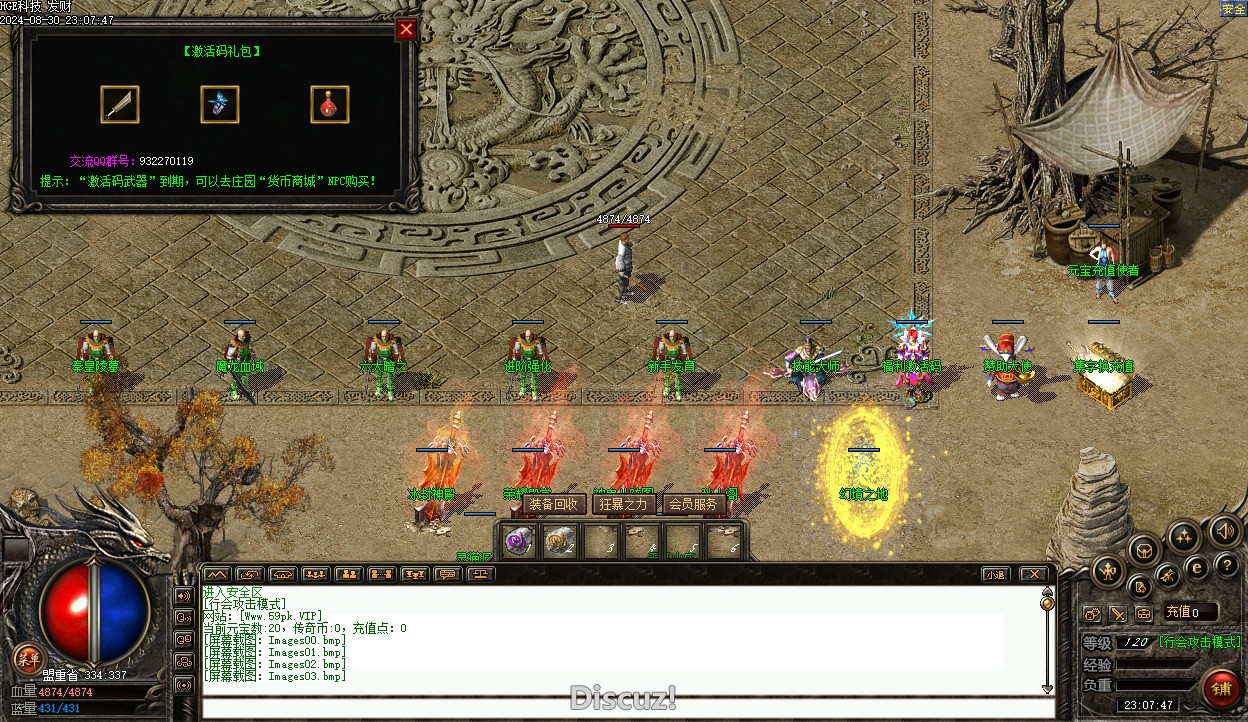Select the blade weapon in the gift pack
Viewport: 1248px width, 722px height.
pyautogui.click(x=120, y=104)
